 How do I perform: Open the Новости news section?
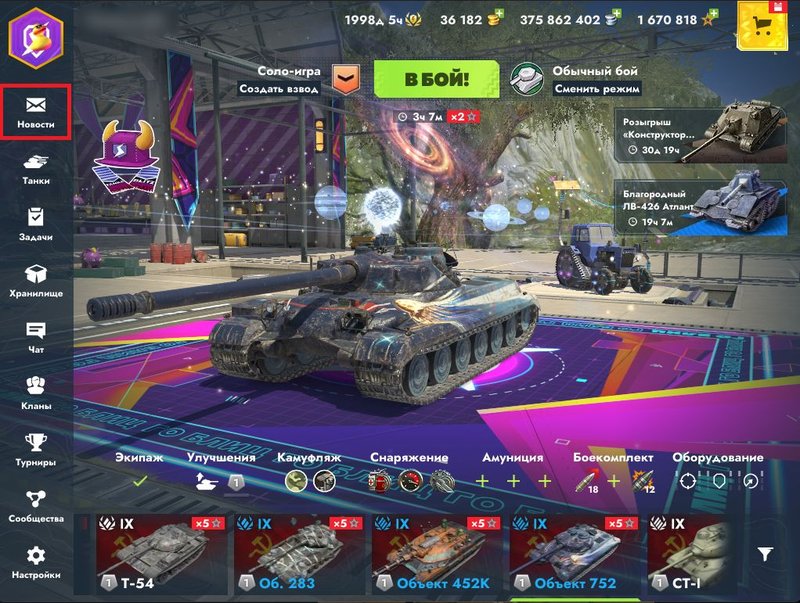tap(36, 112)
